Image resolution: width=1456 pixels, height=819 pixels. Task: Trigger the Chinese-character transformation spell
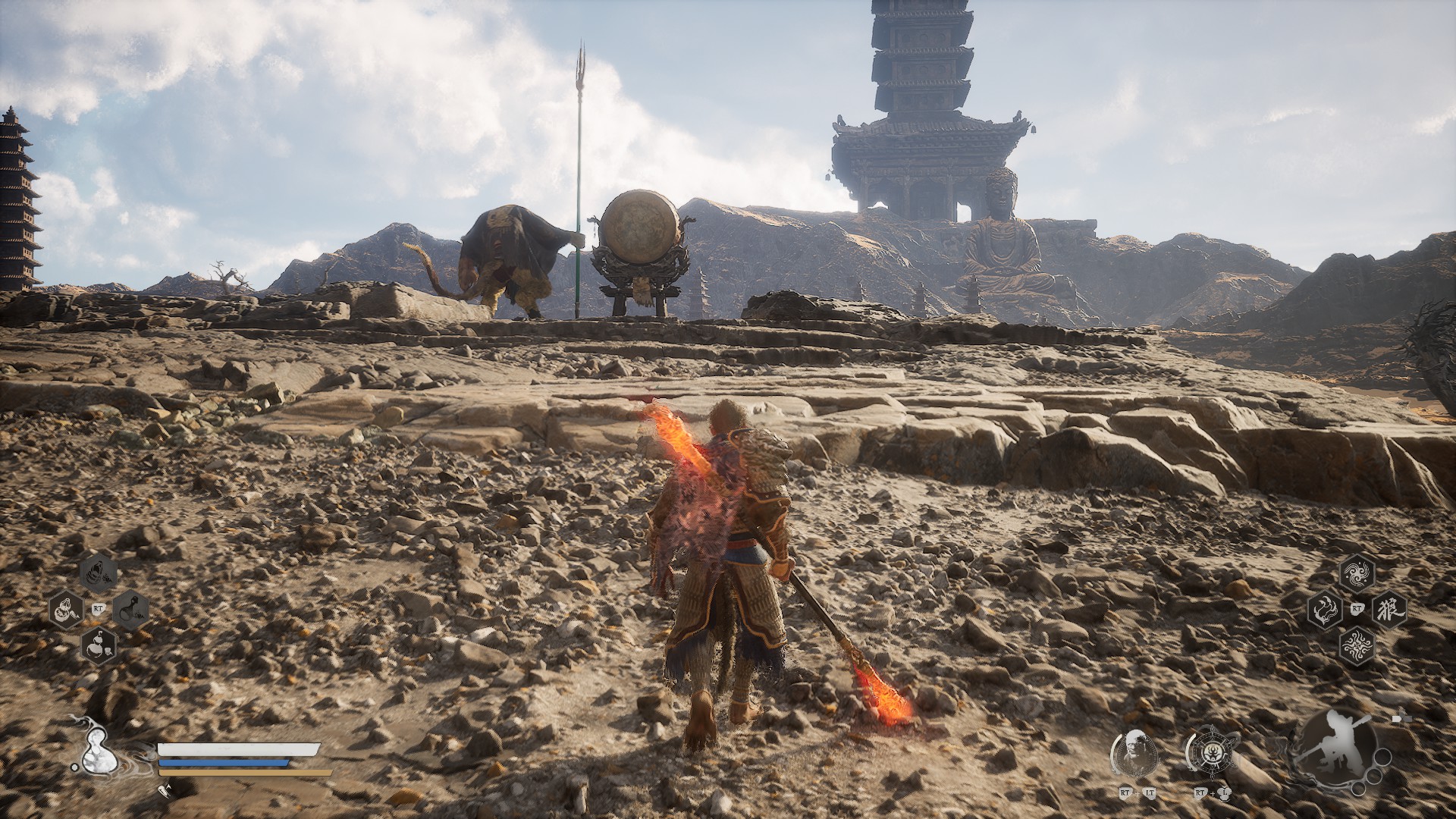(1389, 608)
